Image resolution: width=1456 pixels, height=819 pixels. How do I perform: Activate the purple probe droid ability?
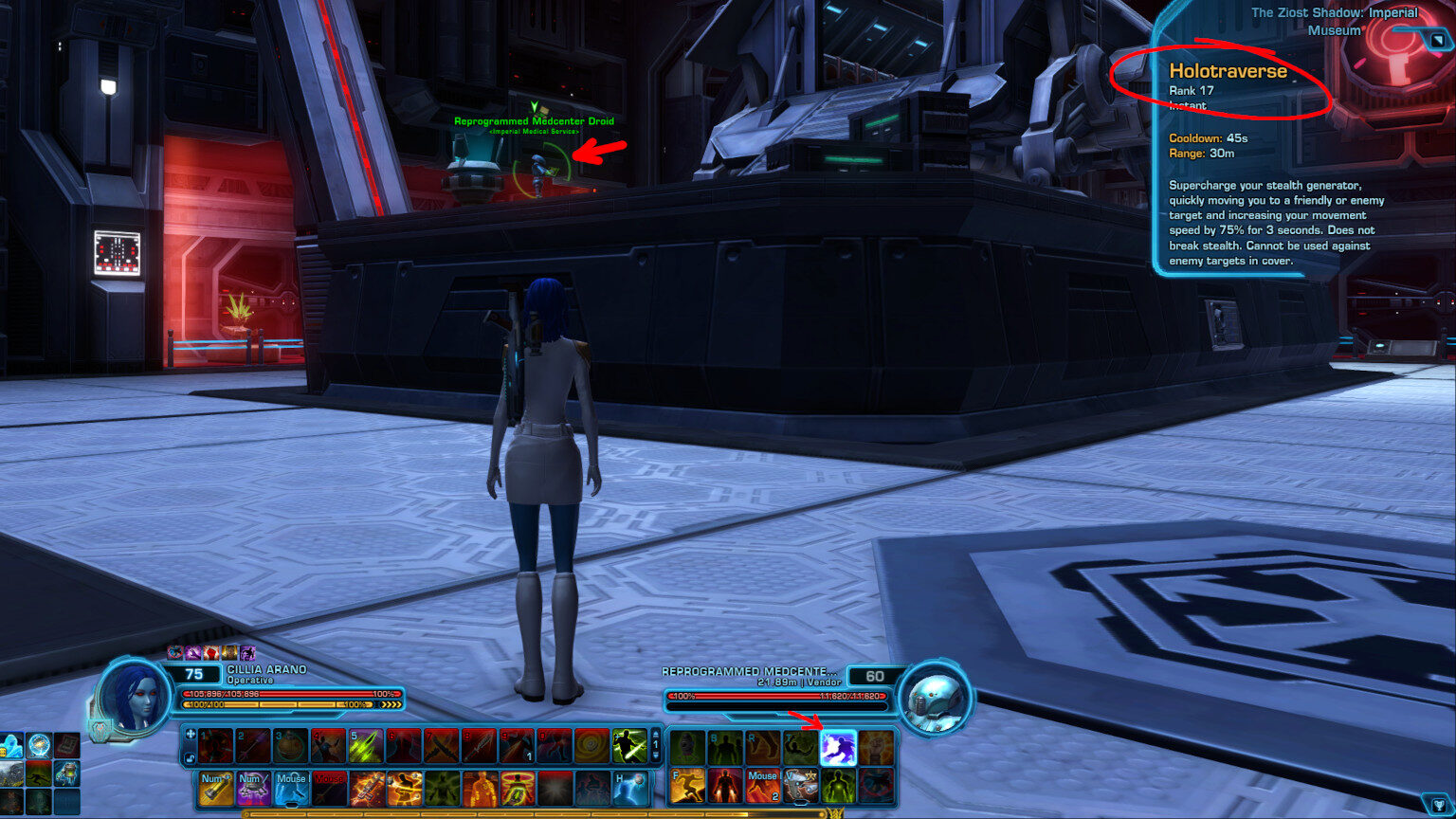(x=254, y=788)
